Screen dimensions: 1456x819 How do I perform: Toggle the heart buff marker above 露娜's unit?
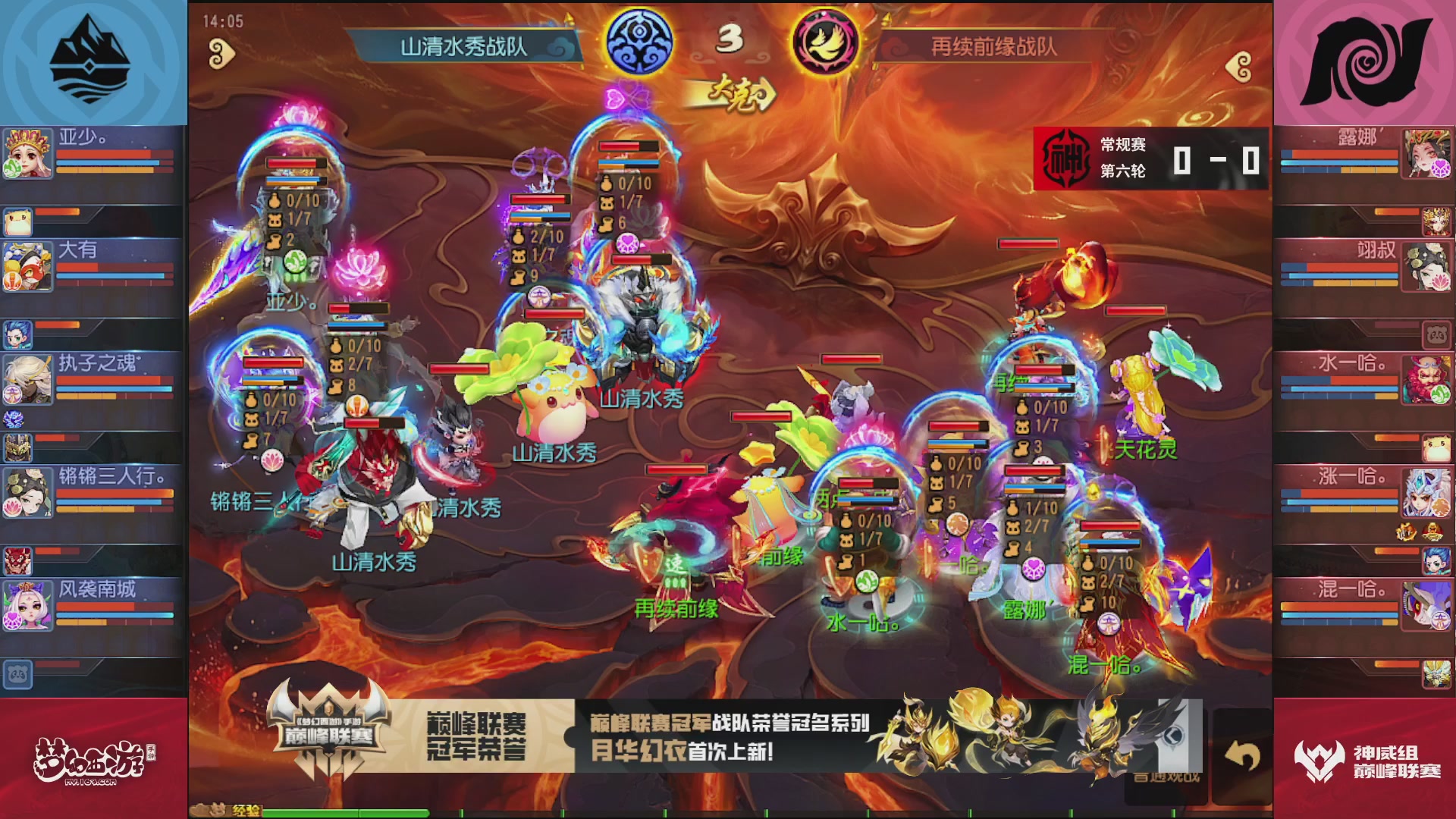click(x=1033, y=568)
